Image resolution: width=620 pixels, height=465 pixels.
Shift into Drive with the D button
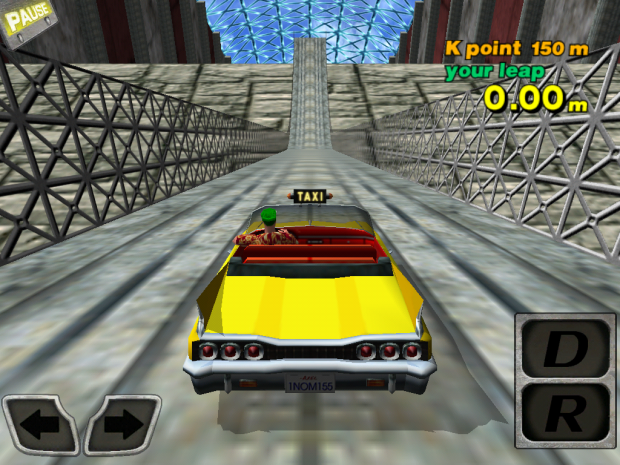pos(566,347)
